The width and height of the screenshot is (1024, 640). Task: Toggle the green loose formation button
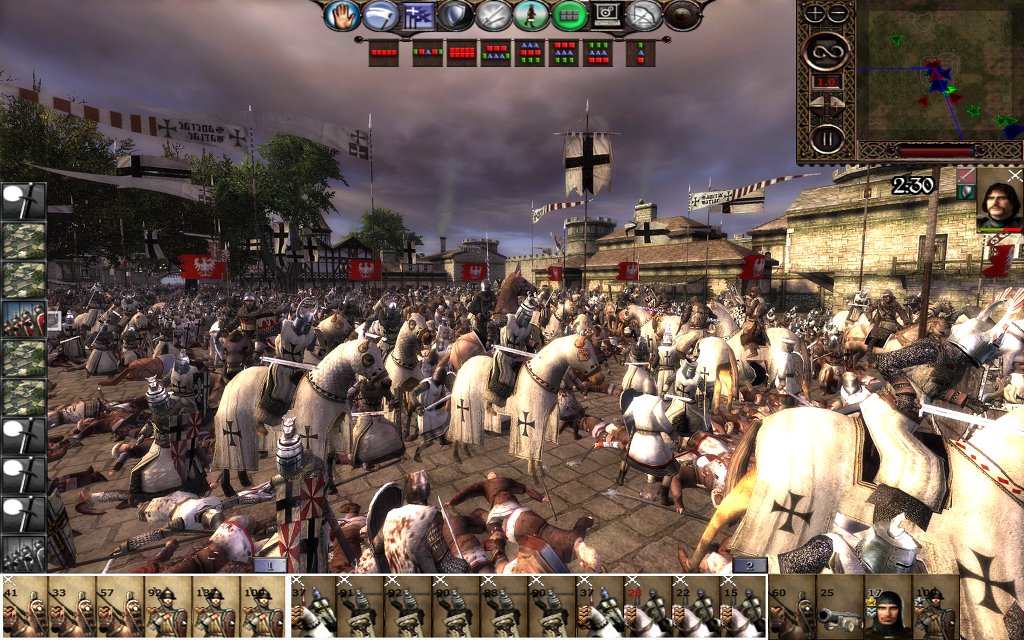(569, 15)
